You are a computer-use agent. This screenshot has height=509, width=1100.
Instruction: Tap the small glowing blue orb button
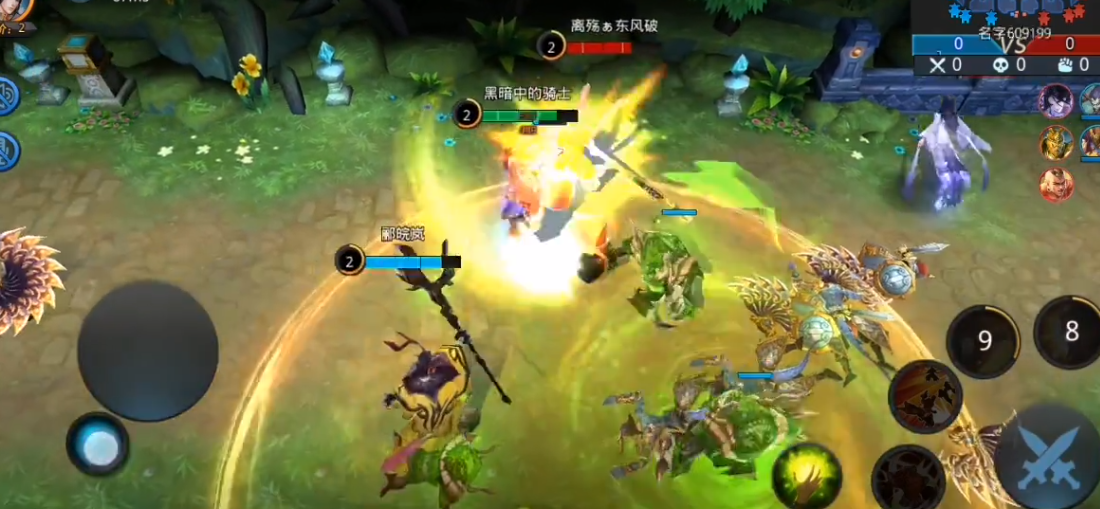(98, 445)
